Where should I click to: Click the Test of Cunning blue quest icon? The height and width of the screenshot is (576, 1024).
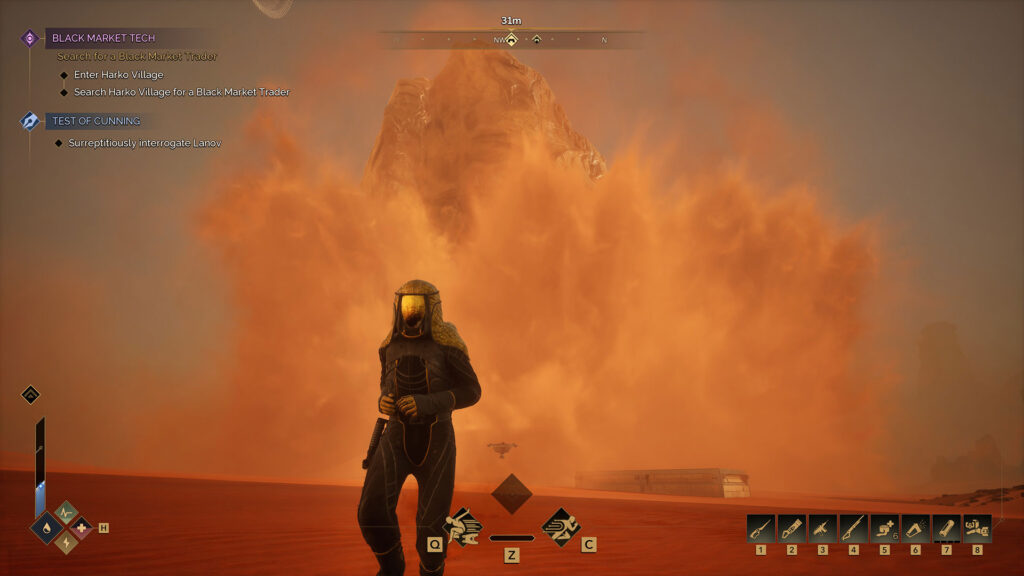click(30, 121)
